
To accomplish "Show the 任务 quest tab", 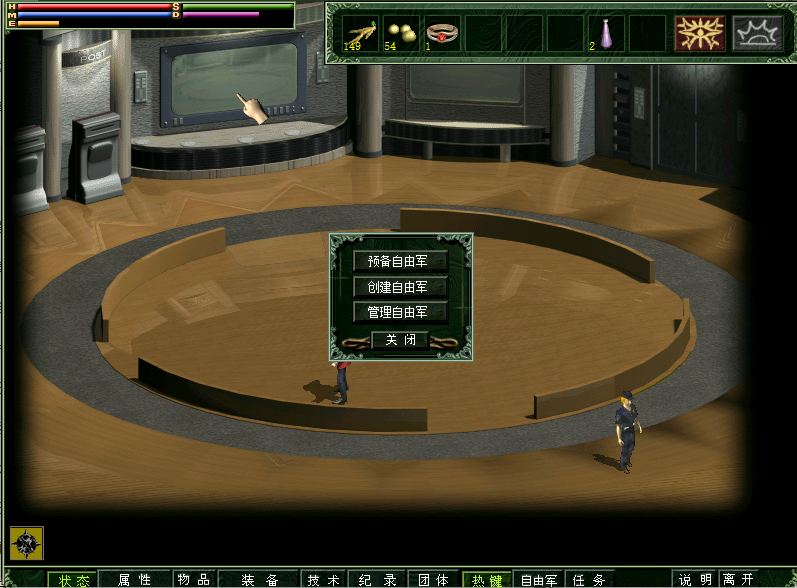I will 590,580.
